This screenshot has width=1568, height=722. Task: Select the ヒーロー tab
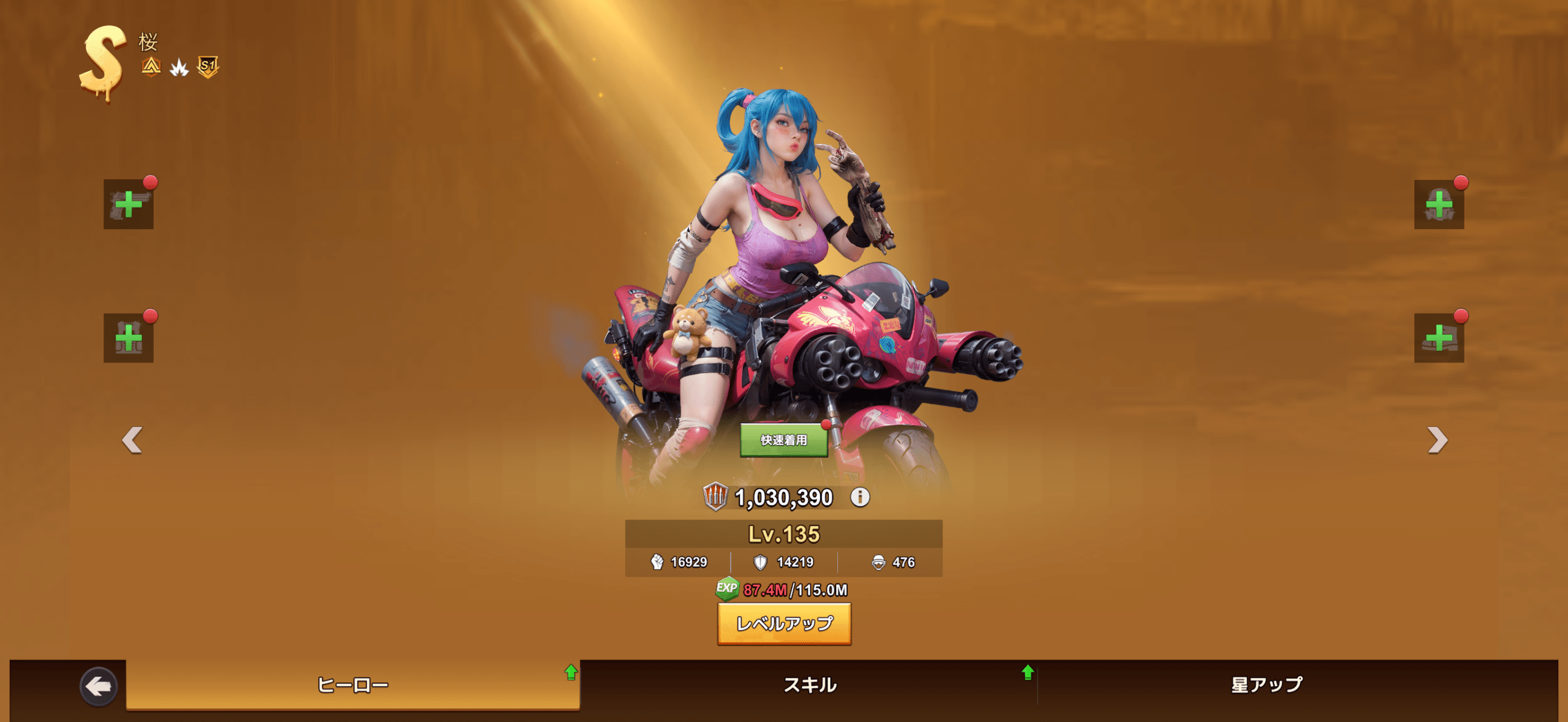pyautogui.click(x=353, y=685)
